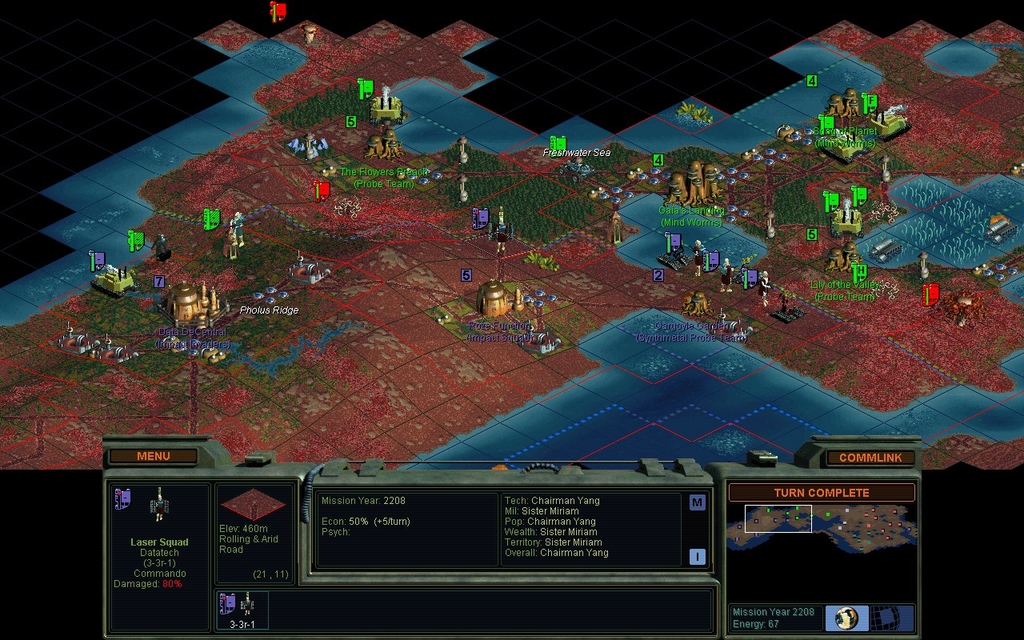Click the M button in info panel
The image size is (1024, 640).
[697, 503]
